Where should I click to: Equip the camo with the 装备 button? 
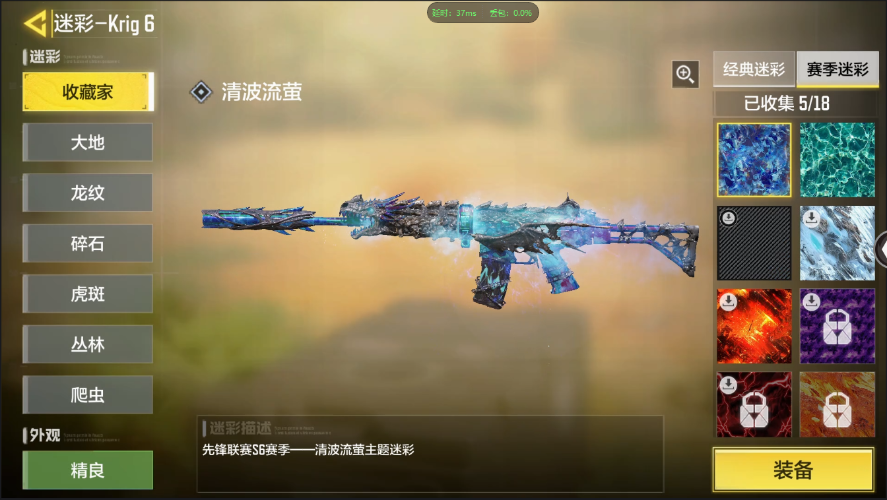(x=792, y=470)
